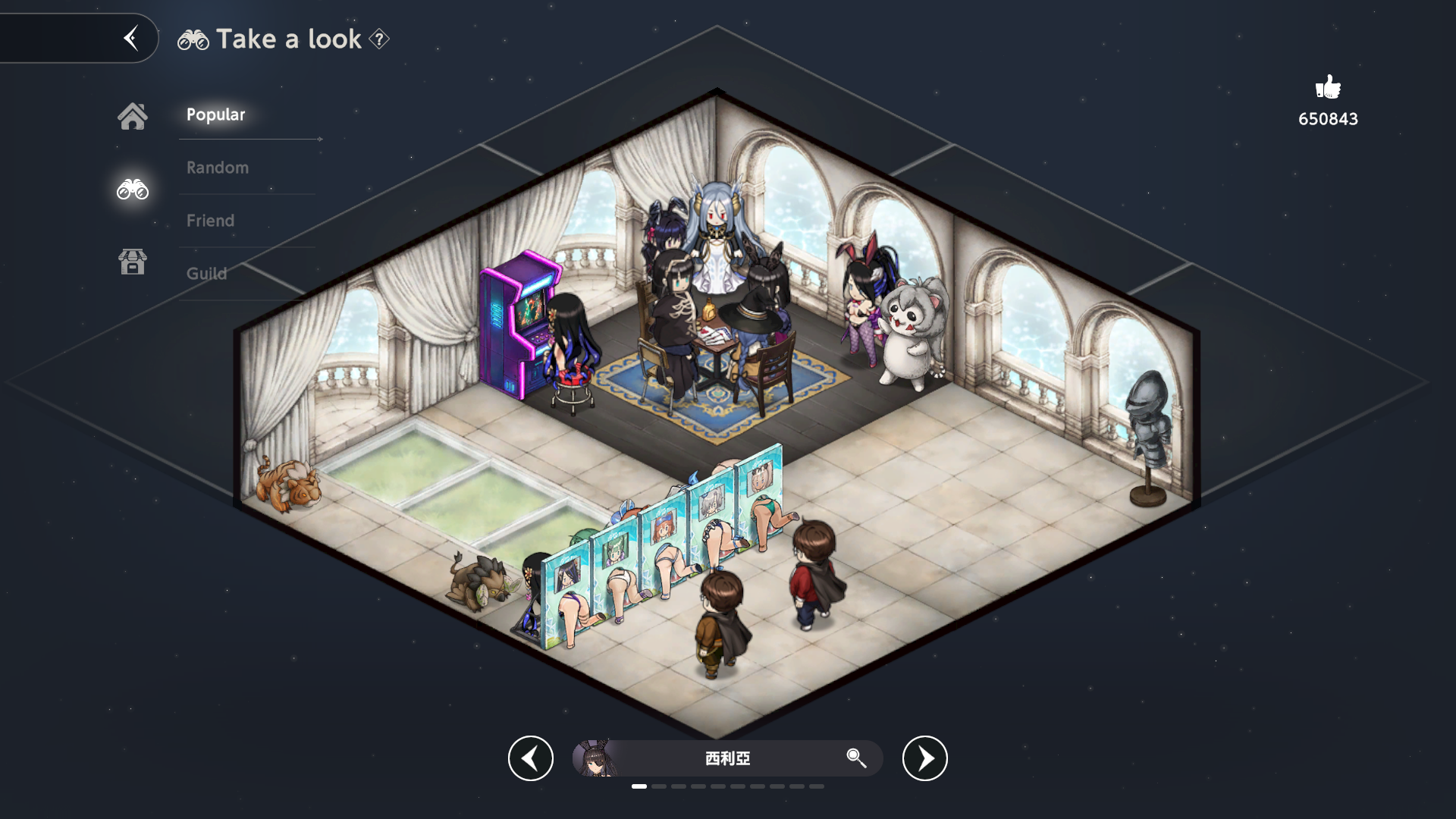Select the Friend tab

coord(211,221)
